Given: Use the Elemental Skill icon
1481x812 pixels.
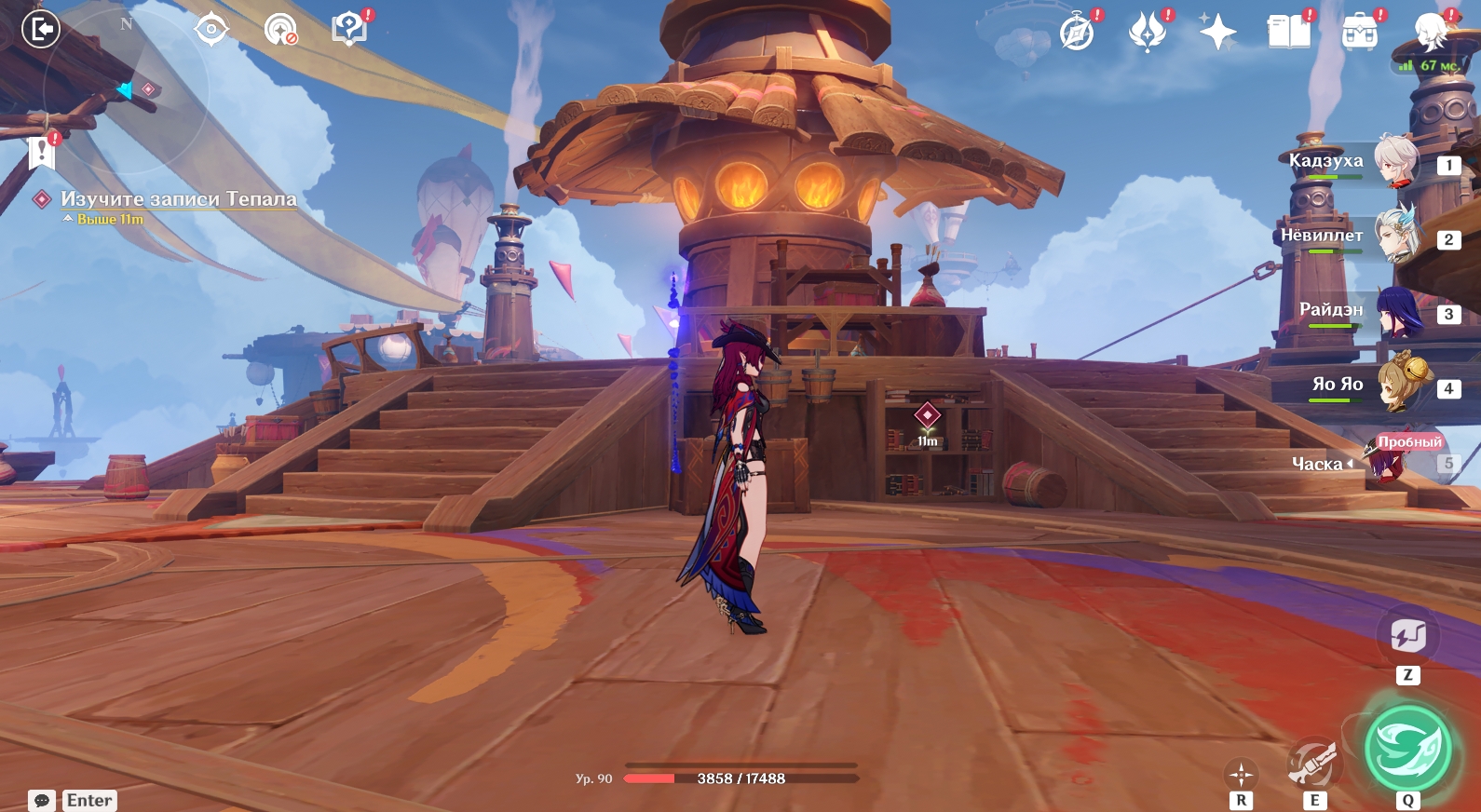Looking at the screenshot, I should (x=1313, y=764).
